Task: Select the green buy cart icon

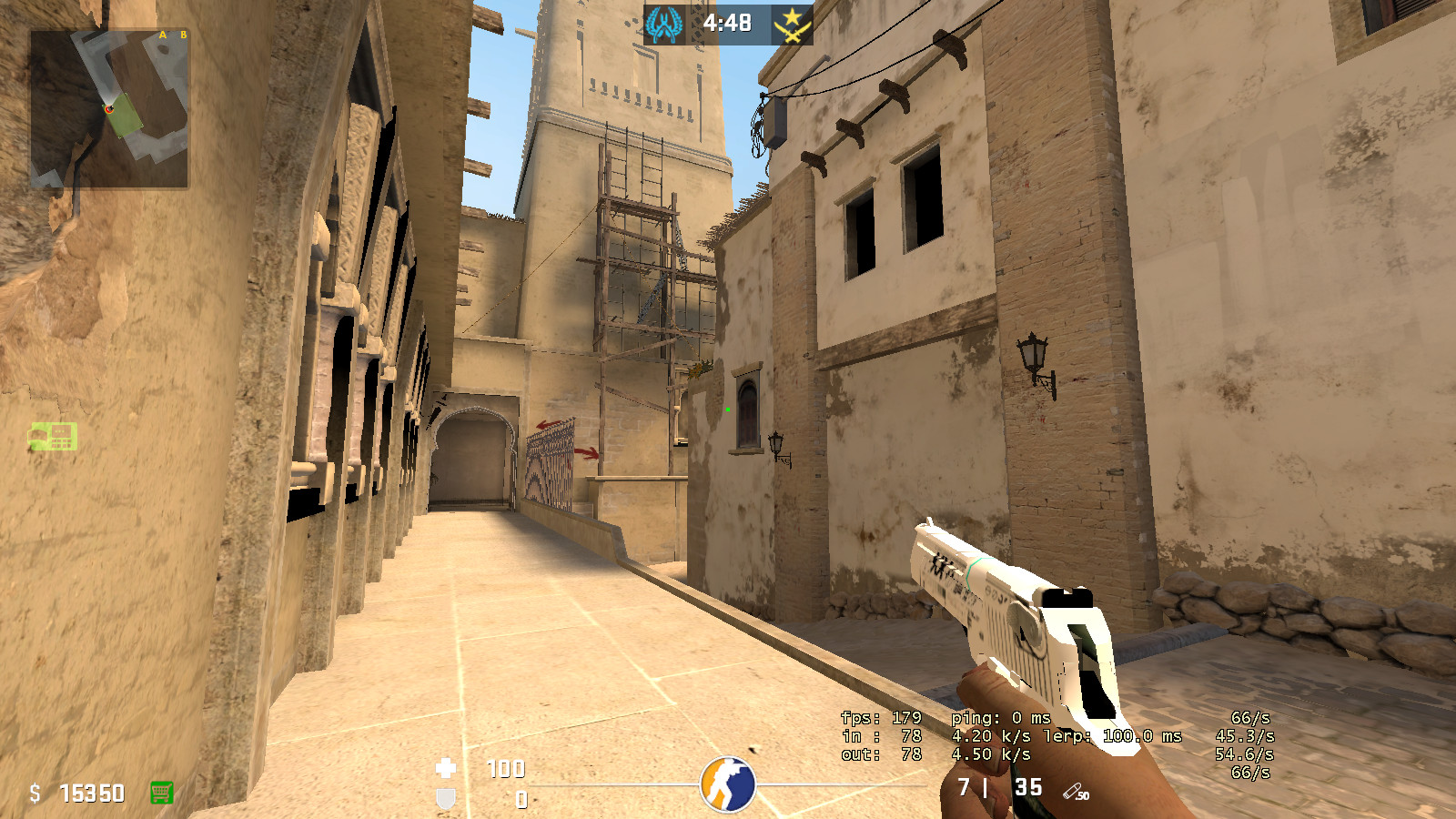Action: pyautogui.click(x=162, y=794)
